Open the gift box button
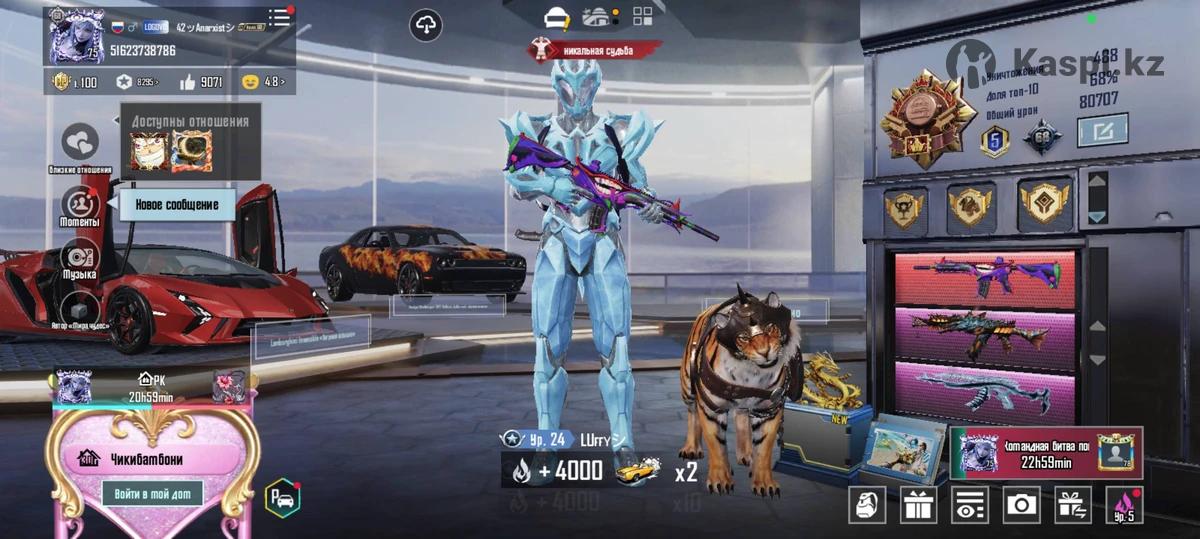1200x539 pixels. (x=918, y=505)
